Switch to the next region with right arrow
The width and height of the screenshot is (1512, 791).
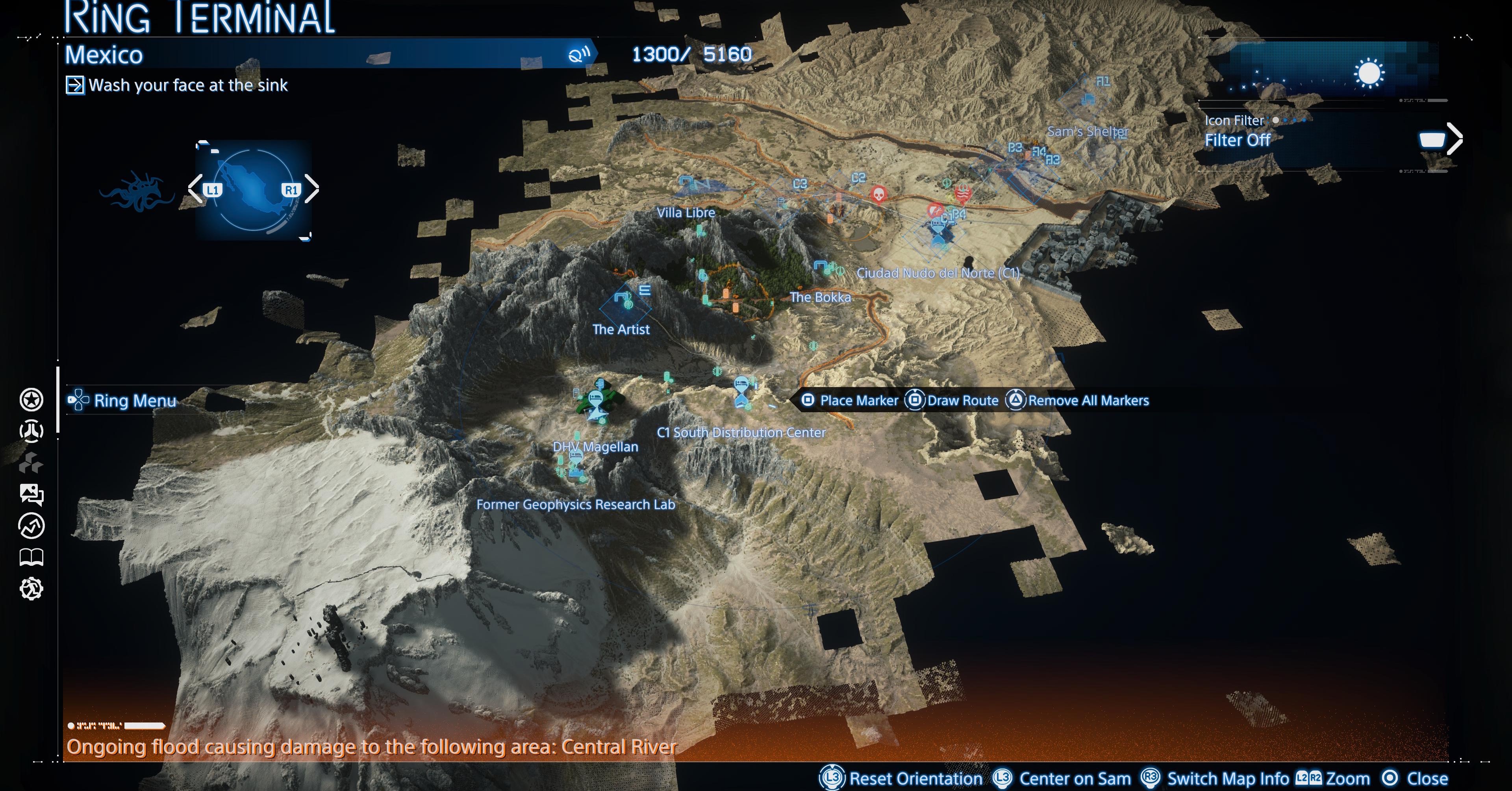click(312, 189)
